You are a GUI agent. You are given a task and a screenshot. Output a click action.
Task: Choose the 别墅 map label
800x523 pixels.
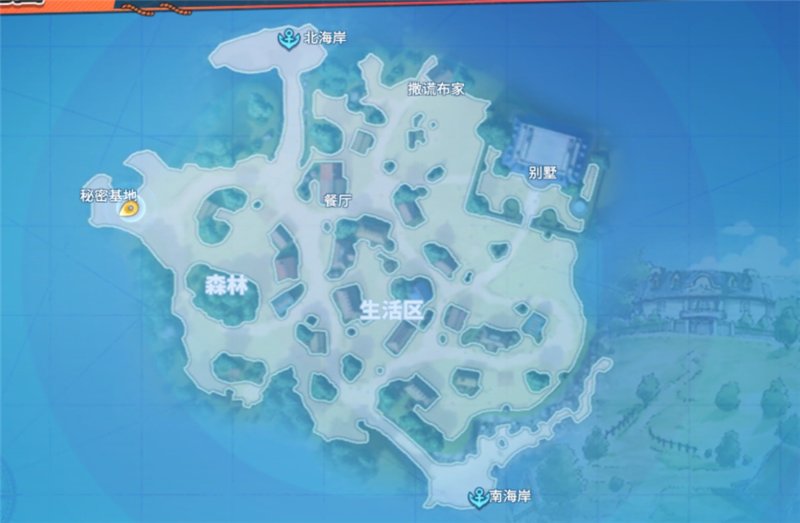point(541,172)
